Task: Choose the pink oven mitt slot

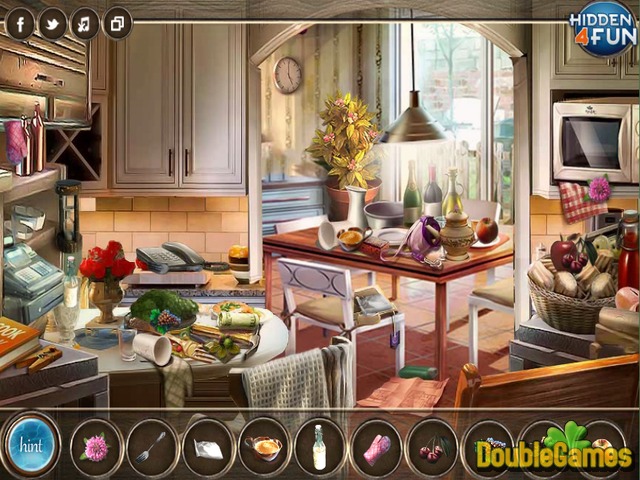Action: tap(376, 447)
